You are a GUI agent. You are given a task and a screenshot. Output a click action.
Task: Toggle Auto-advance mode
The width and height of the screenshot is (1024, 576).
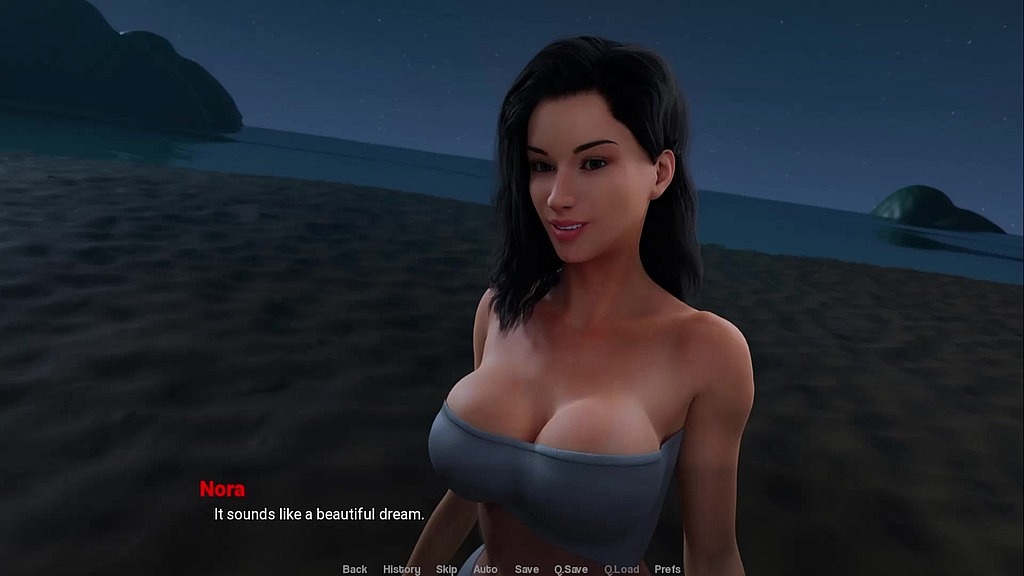[485, 569]
